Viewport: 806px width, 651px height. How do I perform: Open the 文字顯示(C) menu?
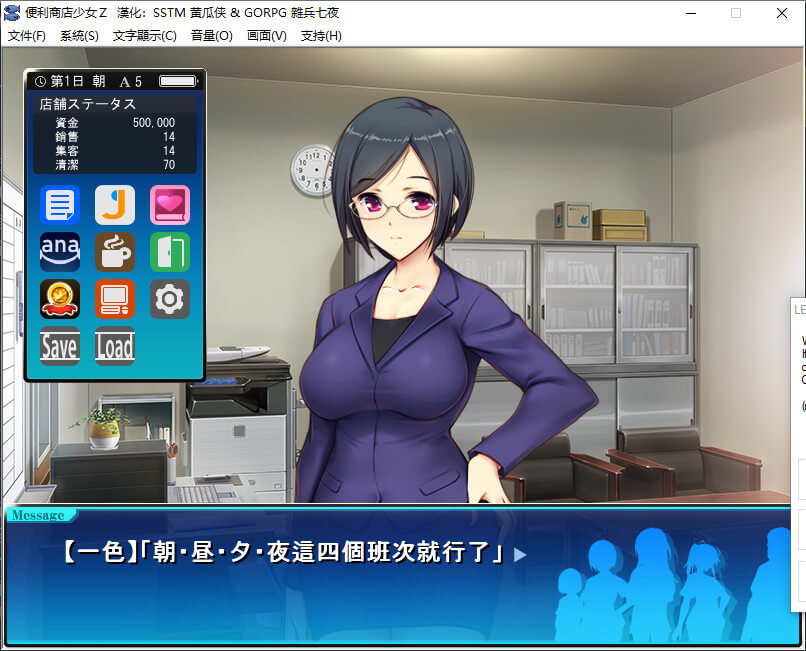(x=145, y=36)
